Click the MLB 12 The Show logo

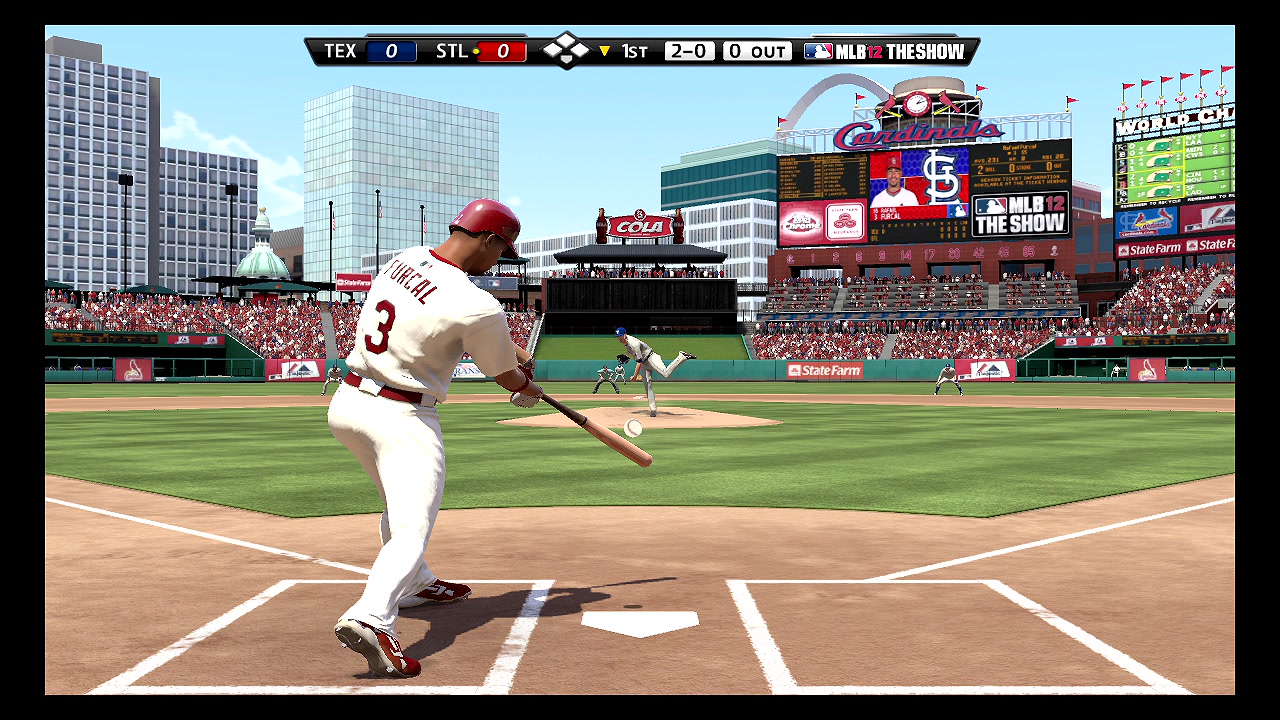(x=885, y=51)
